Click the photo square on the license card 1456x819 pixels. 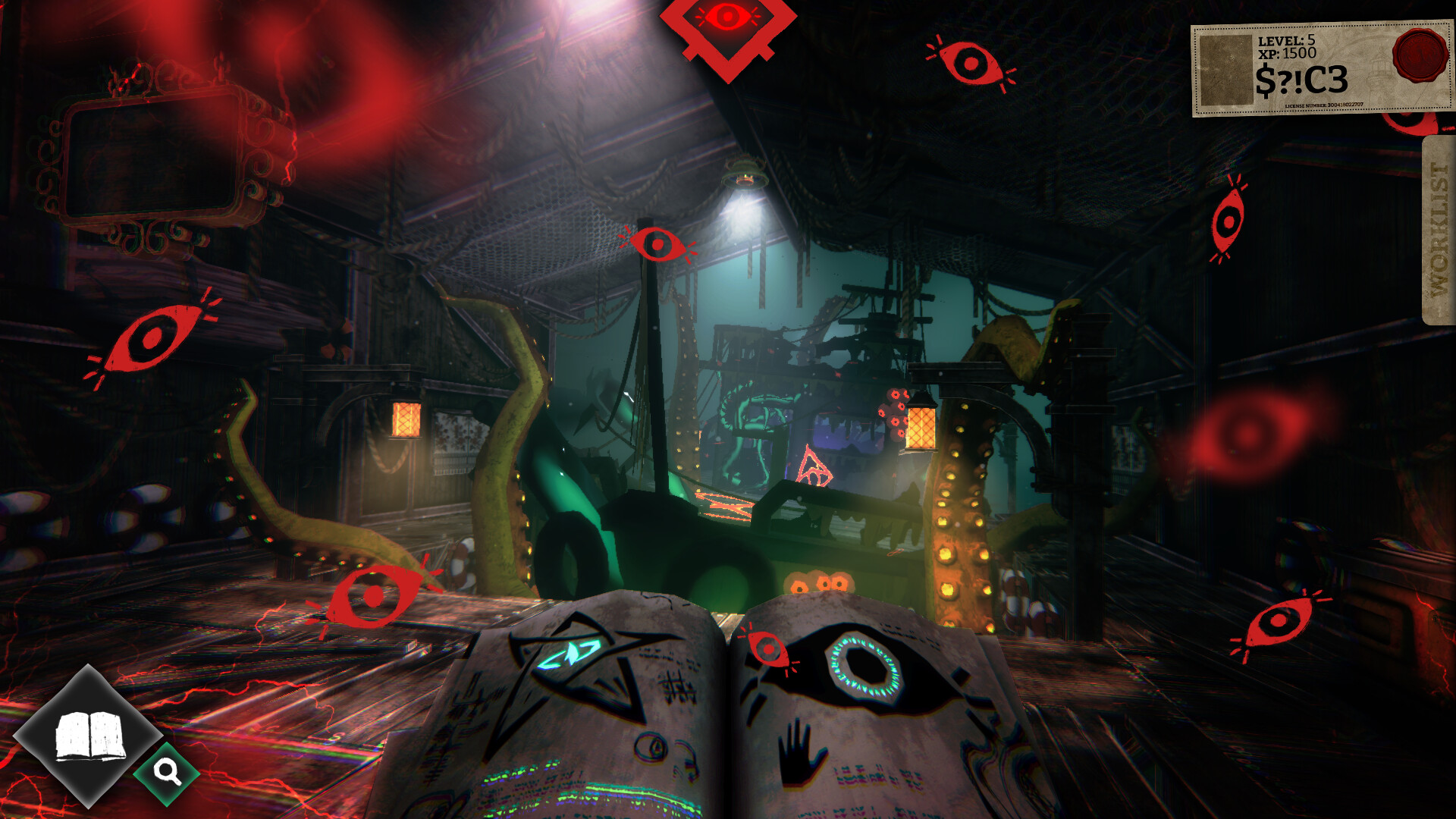point(1226,70)
